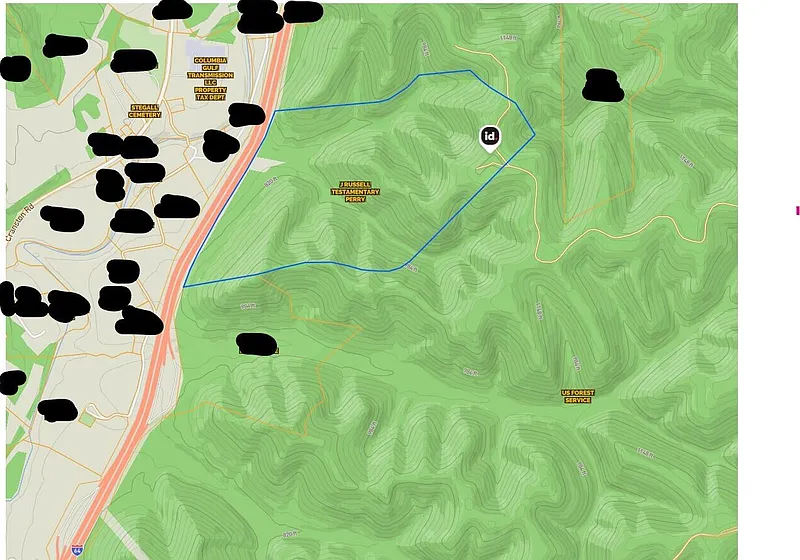800x560 pixels.
Task: Select the US Forest Service parcel label
Action: click(x=578, y=396)
